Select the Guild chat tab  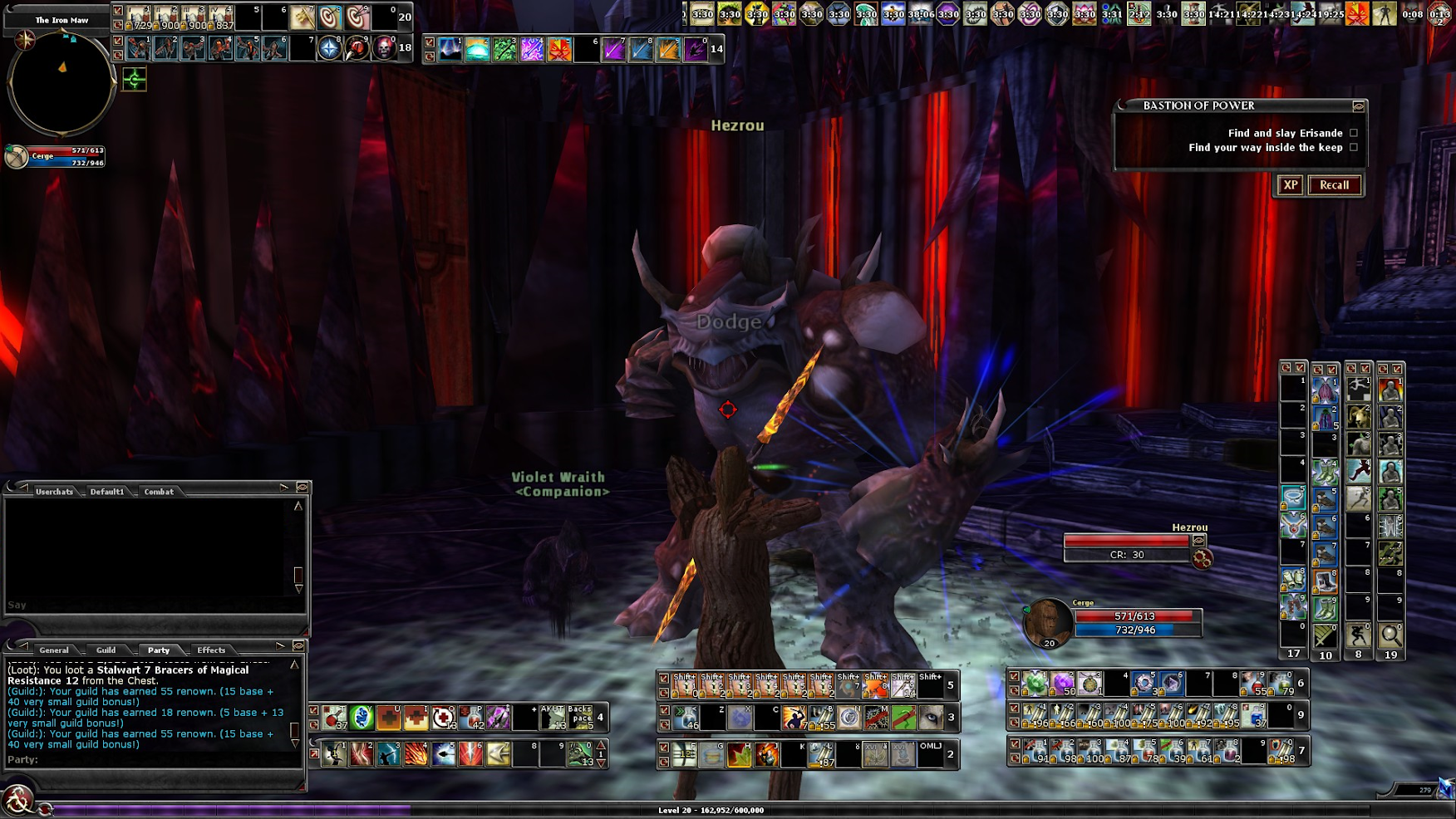(106, 650)
